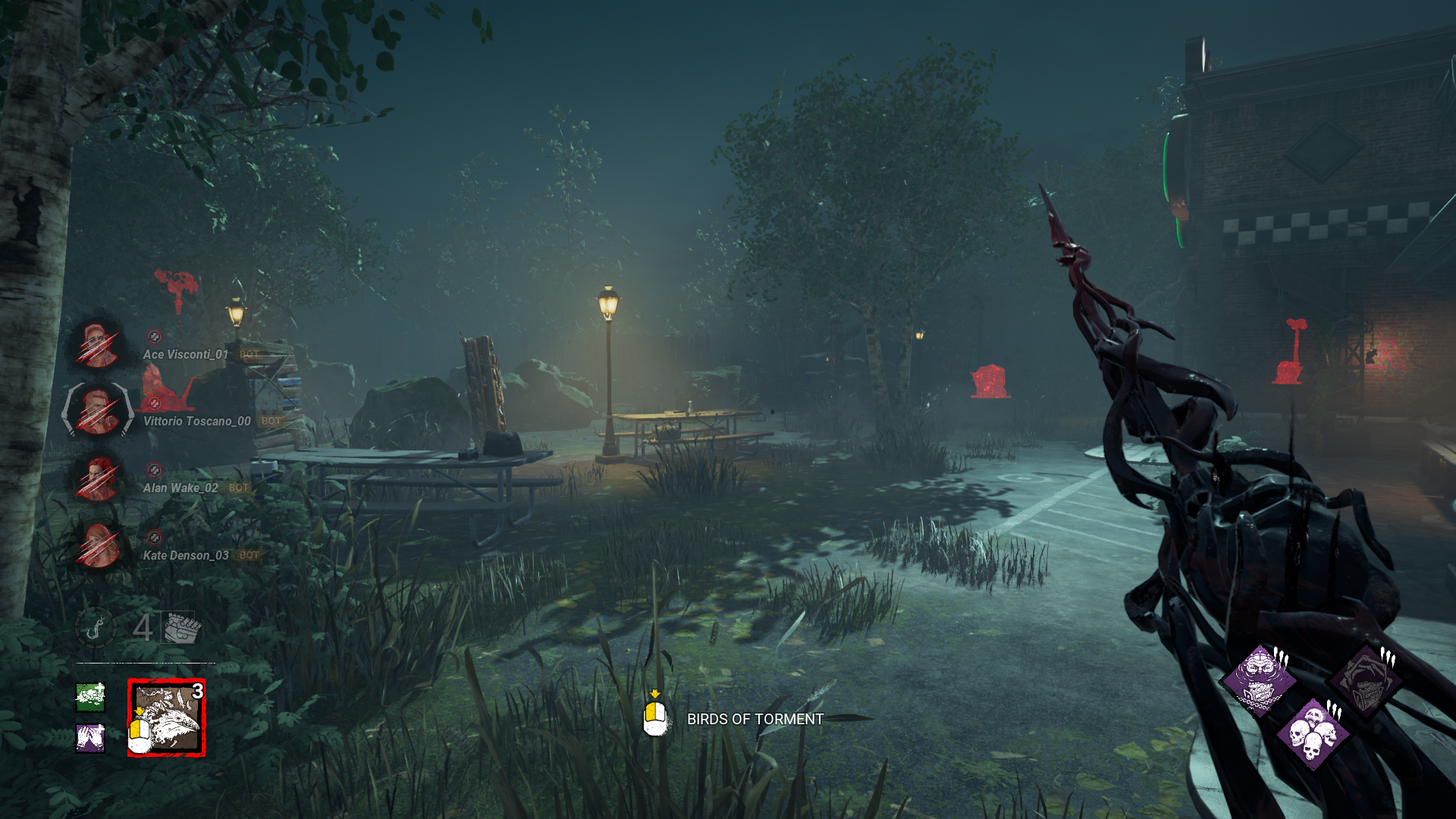Click the hook counter icon
The width and height of the screenshot is (1456, 819).
[x=96, y=628]
